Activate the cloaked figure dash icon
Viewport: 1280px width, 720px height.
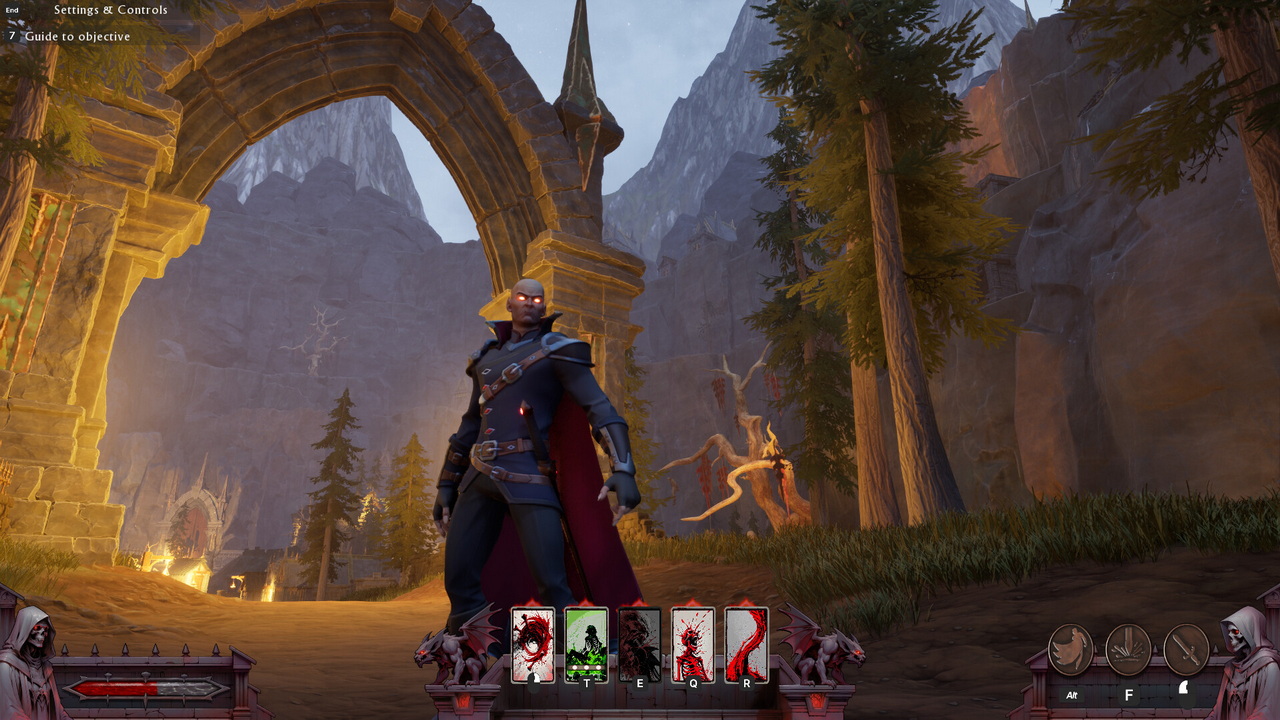[1070, 650]
